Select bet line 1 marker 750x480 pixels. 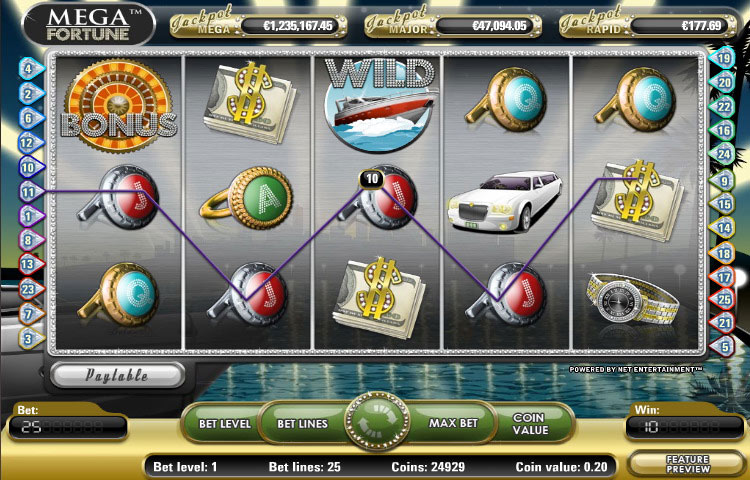28,216
